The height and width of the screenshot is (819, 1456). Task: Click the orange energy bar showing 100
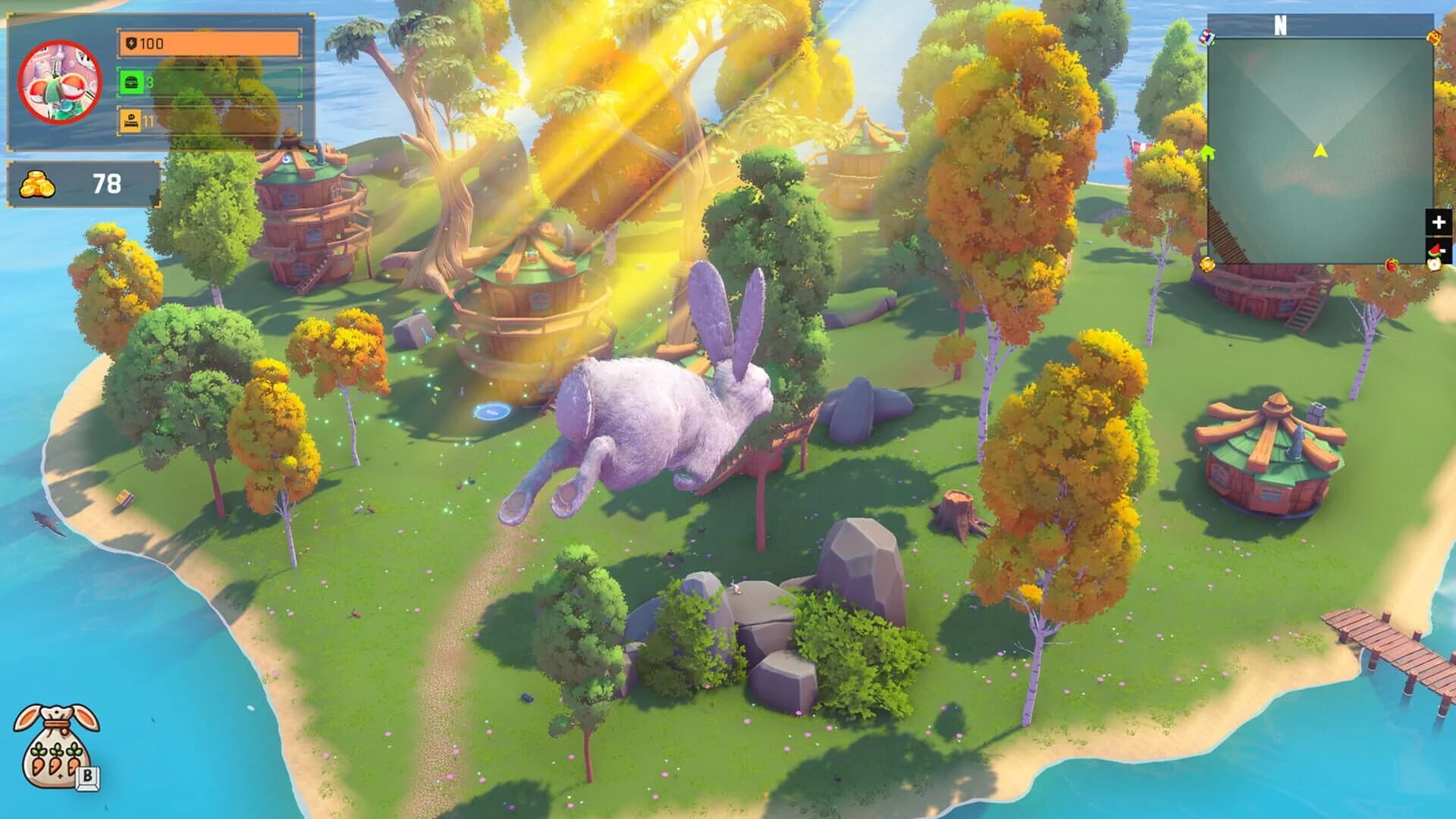(x=209, y=44)
